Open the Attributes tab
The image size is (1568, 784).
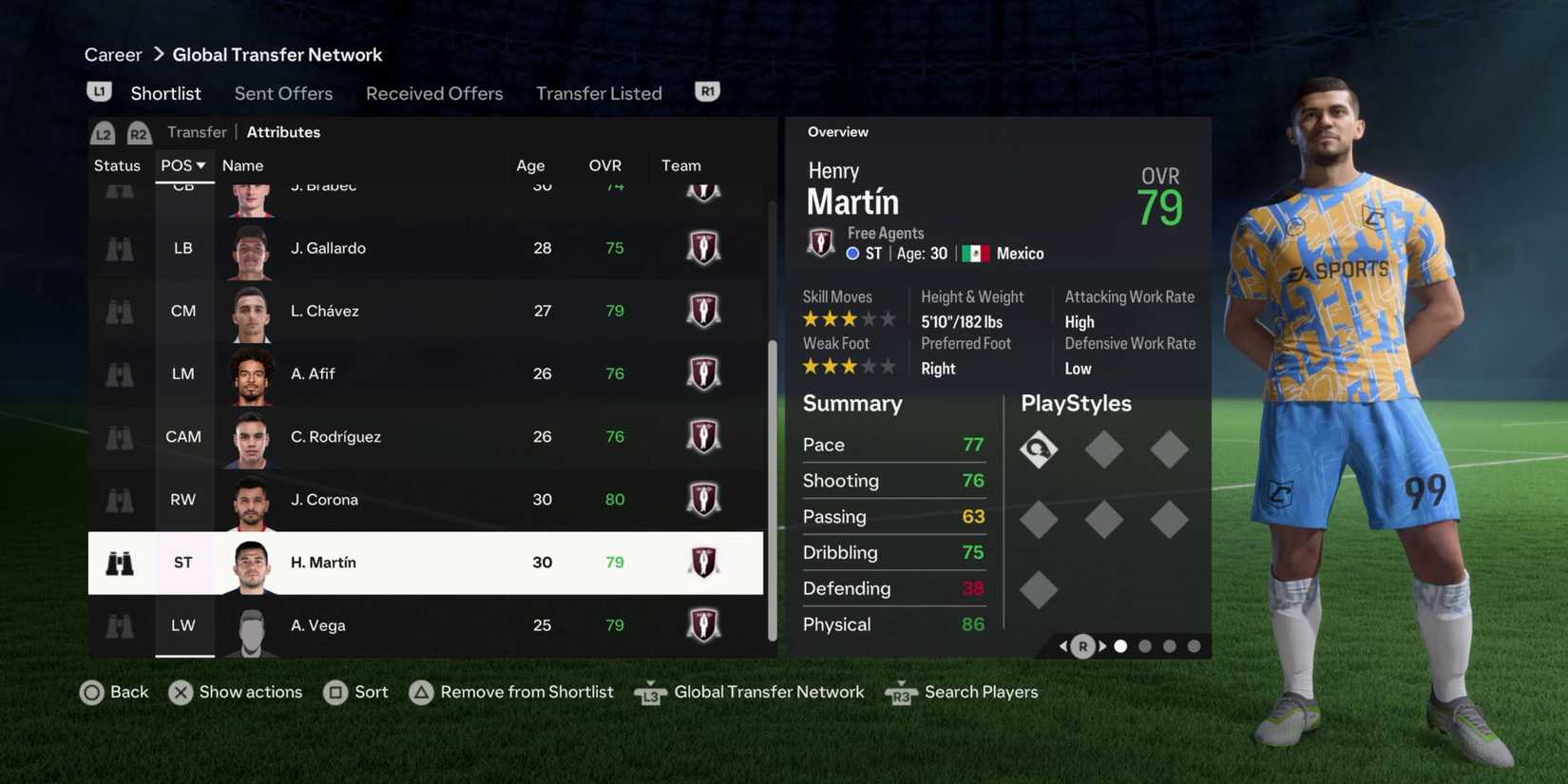[282, 132]
